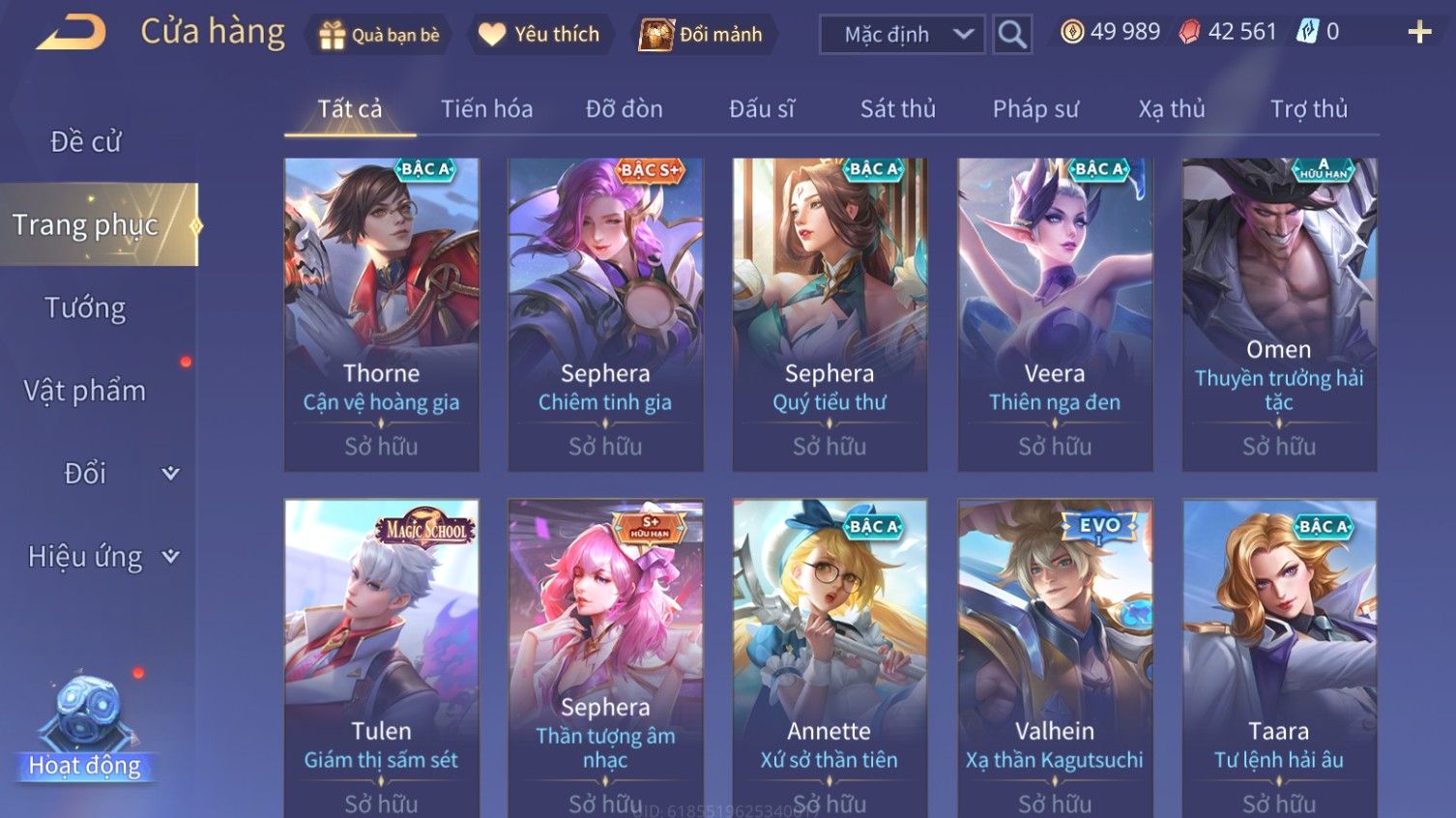The width and height of the screenshot is (1456, 818).
Task: Add currency with the plus button
Action: pos(1419,33)
